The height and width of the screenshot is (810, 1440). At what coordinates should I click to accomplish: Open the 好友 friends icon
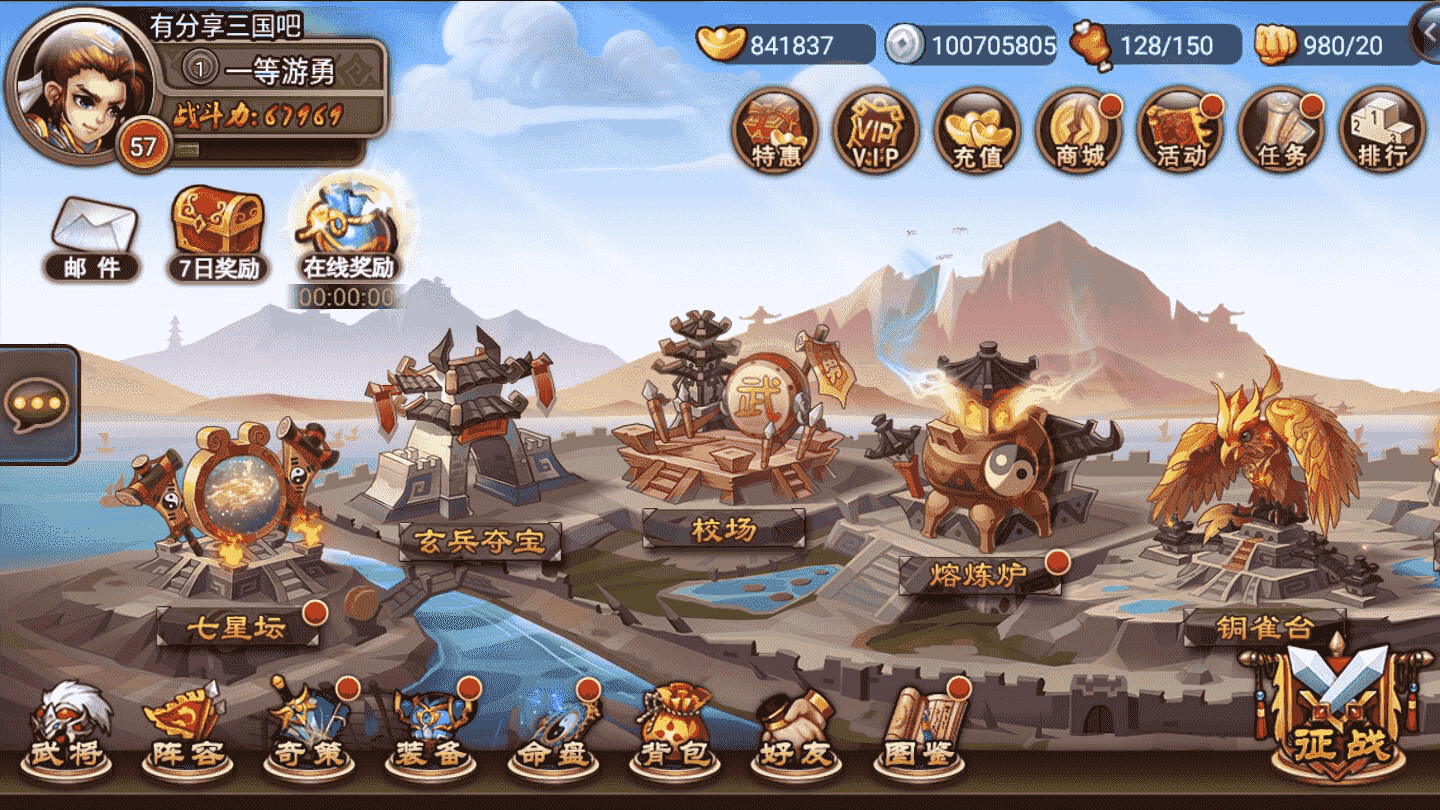pyautogui.click(x=795, y=740)
